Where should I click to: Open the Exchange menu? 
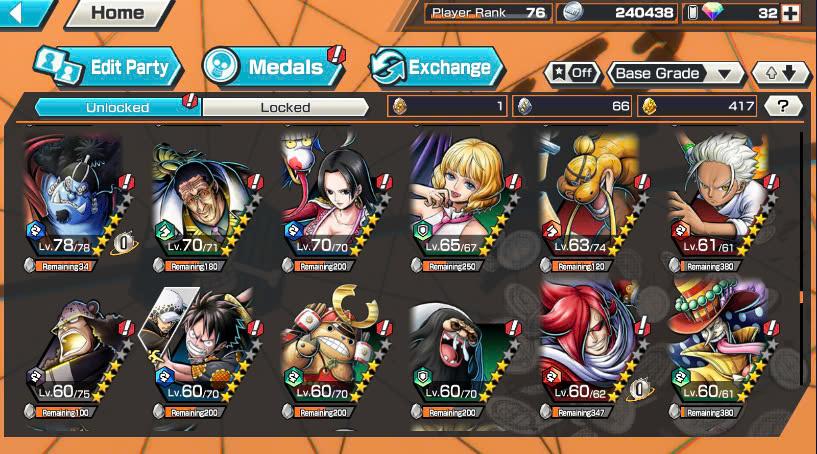pyautogui.click(x=437, y=67)
